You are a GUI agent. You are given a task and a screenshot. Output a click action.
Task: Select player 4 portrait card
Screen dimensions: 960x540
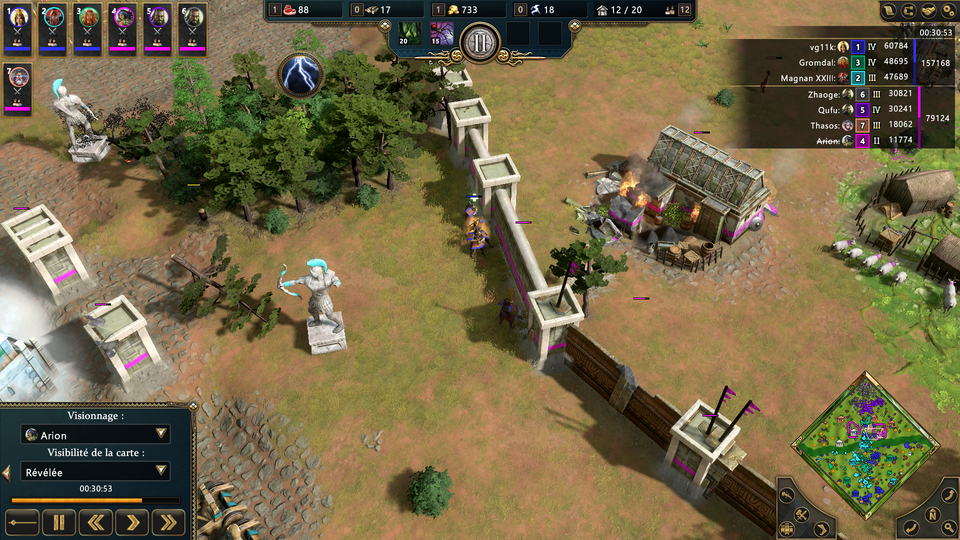[123, 27]
